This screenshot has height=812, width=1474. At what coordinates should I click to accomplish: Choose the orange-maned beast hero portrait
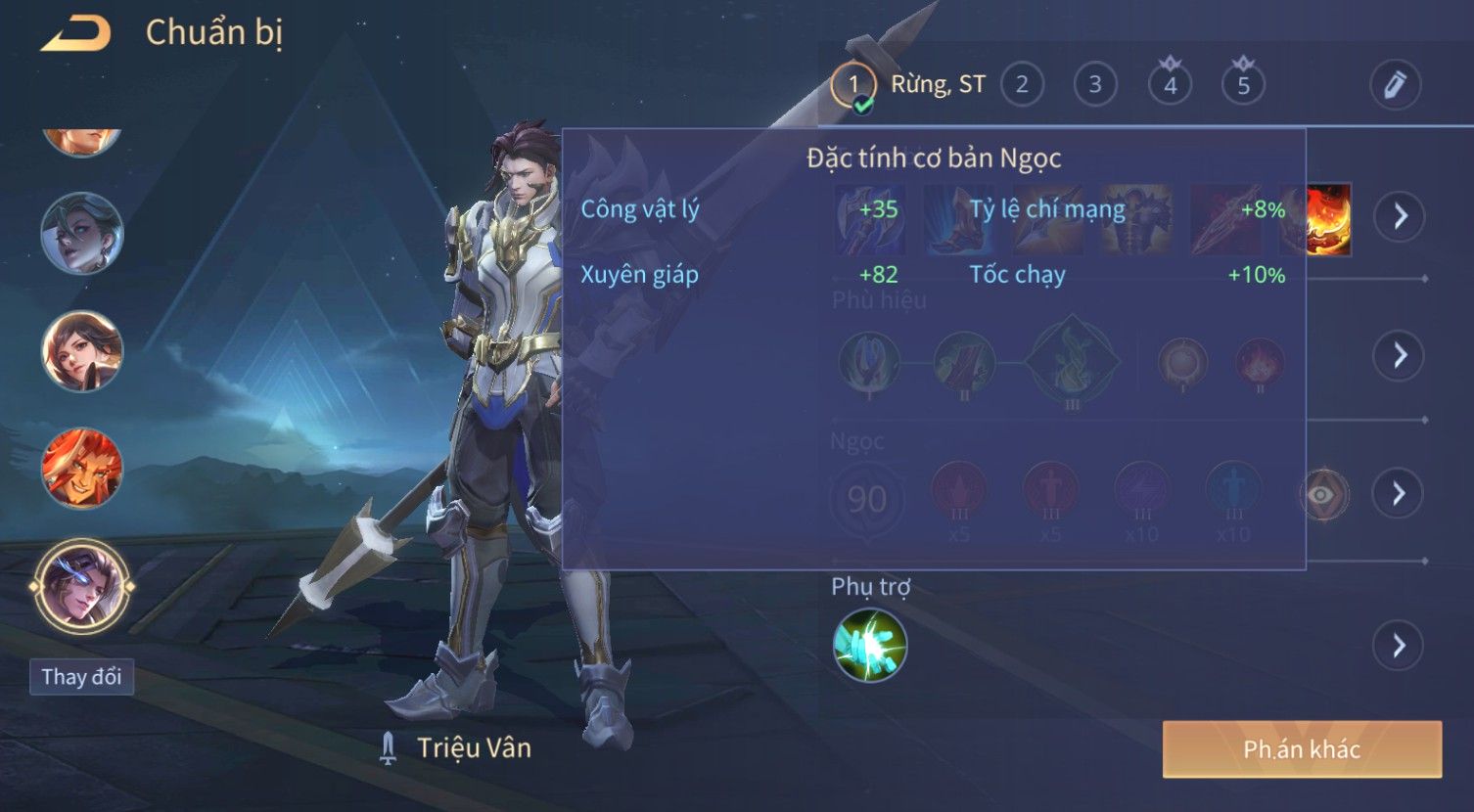(x=82, y=468)
